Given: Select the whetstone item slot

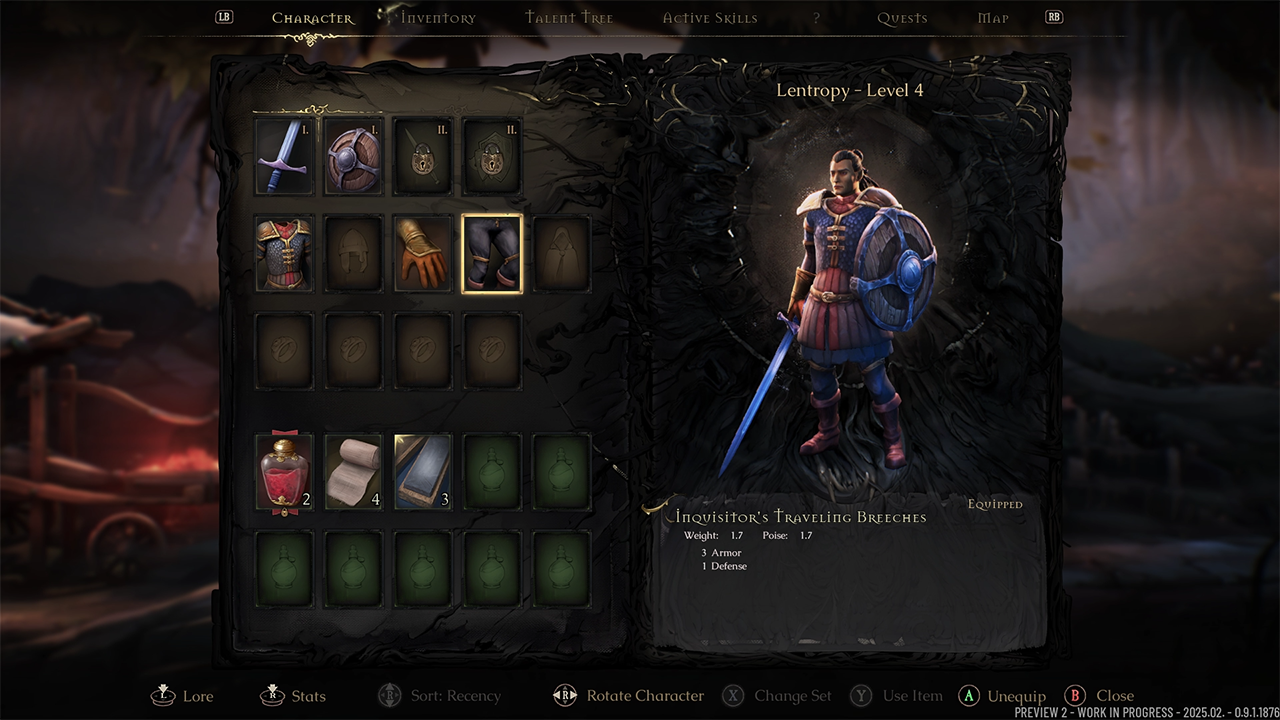Looking at the screenshot, I should 423,471.
